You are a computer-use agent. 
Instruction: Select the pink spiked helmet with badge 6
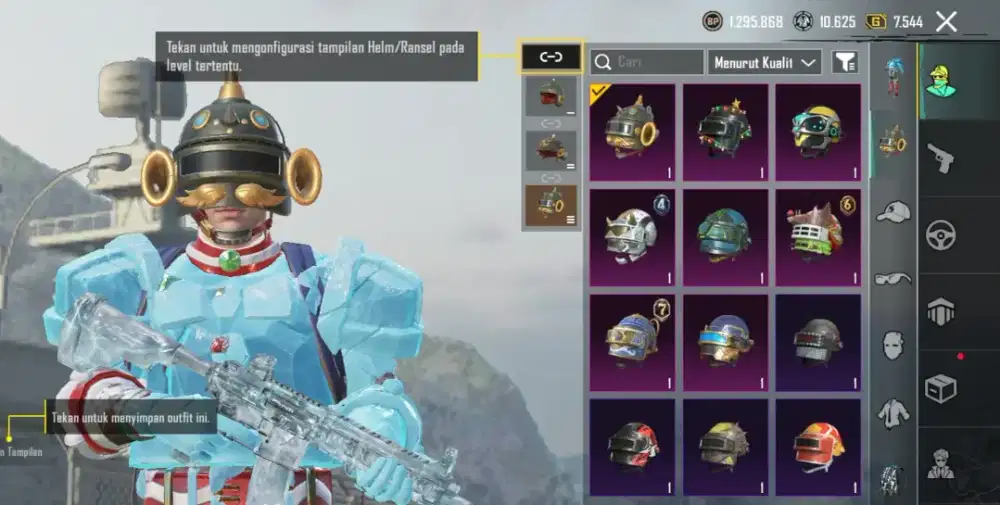point(818,237)
